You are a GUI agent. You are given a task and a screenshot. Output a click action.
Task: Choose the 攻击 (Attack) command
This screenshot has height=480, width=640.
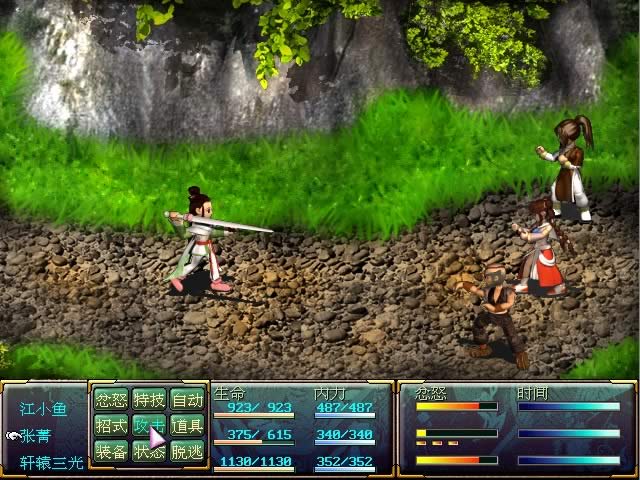point(148,426)
